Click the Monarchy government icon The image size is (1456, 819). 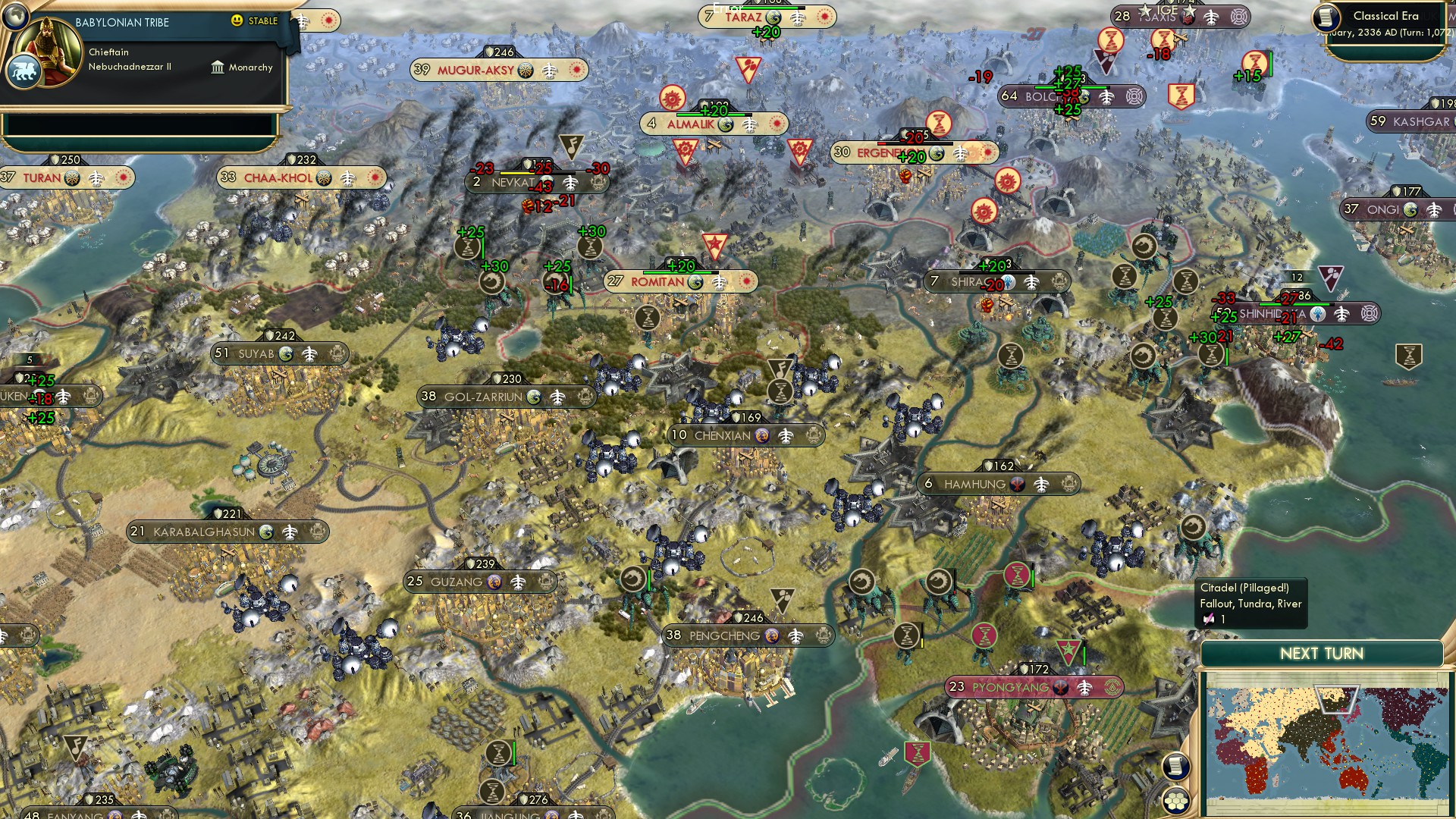(x=218, y=67)
